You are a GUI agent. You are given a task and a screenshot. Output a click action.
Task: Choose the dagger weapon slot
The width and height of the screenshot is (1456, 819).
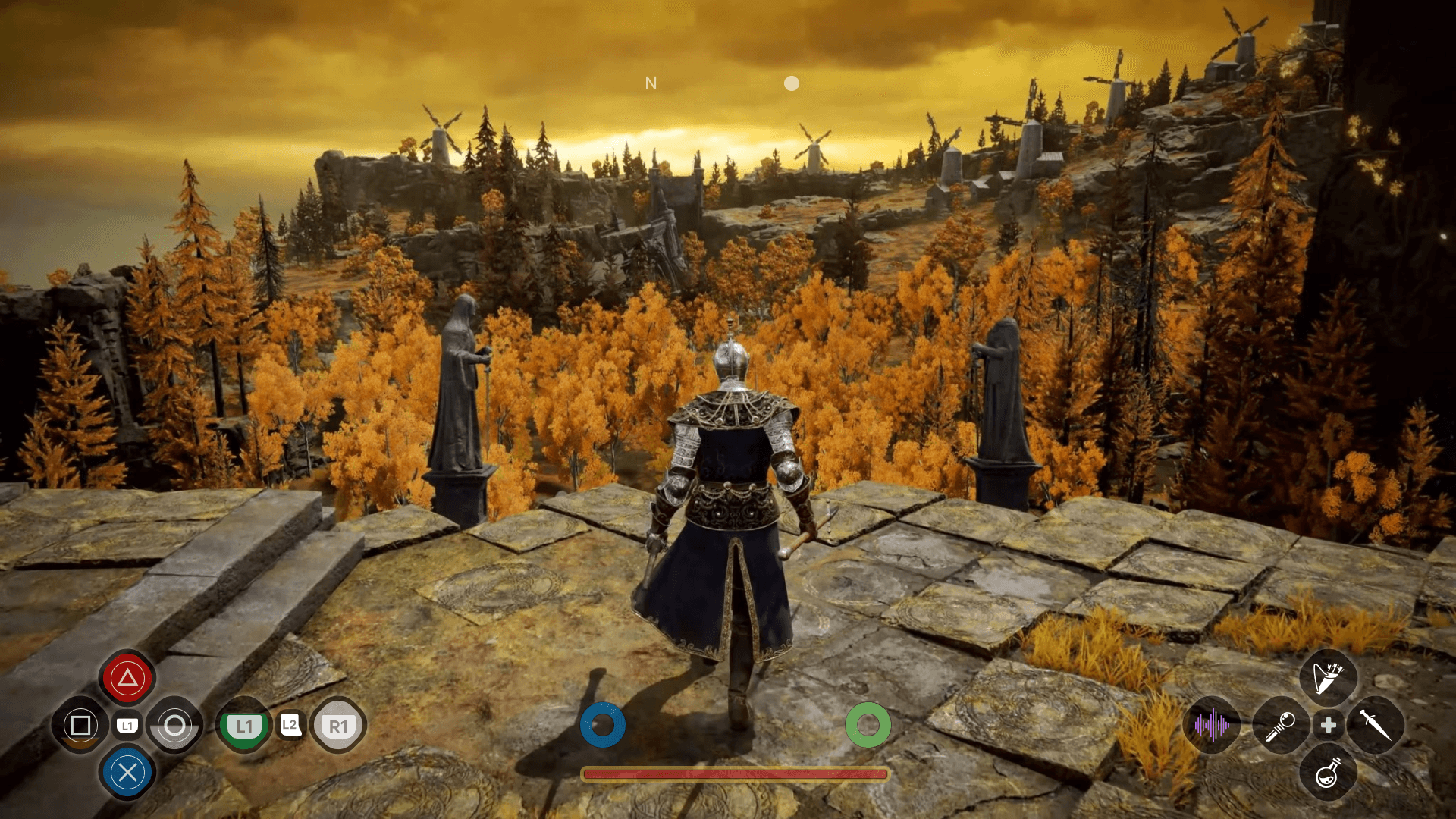[1375, 726]
